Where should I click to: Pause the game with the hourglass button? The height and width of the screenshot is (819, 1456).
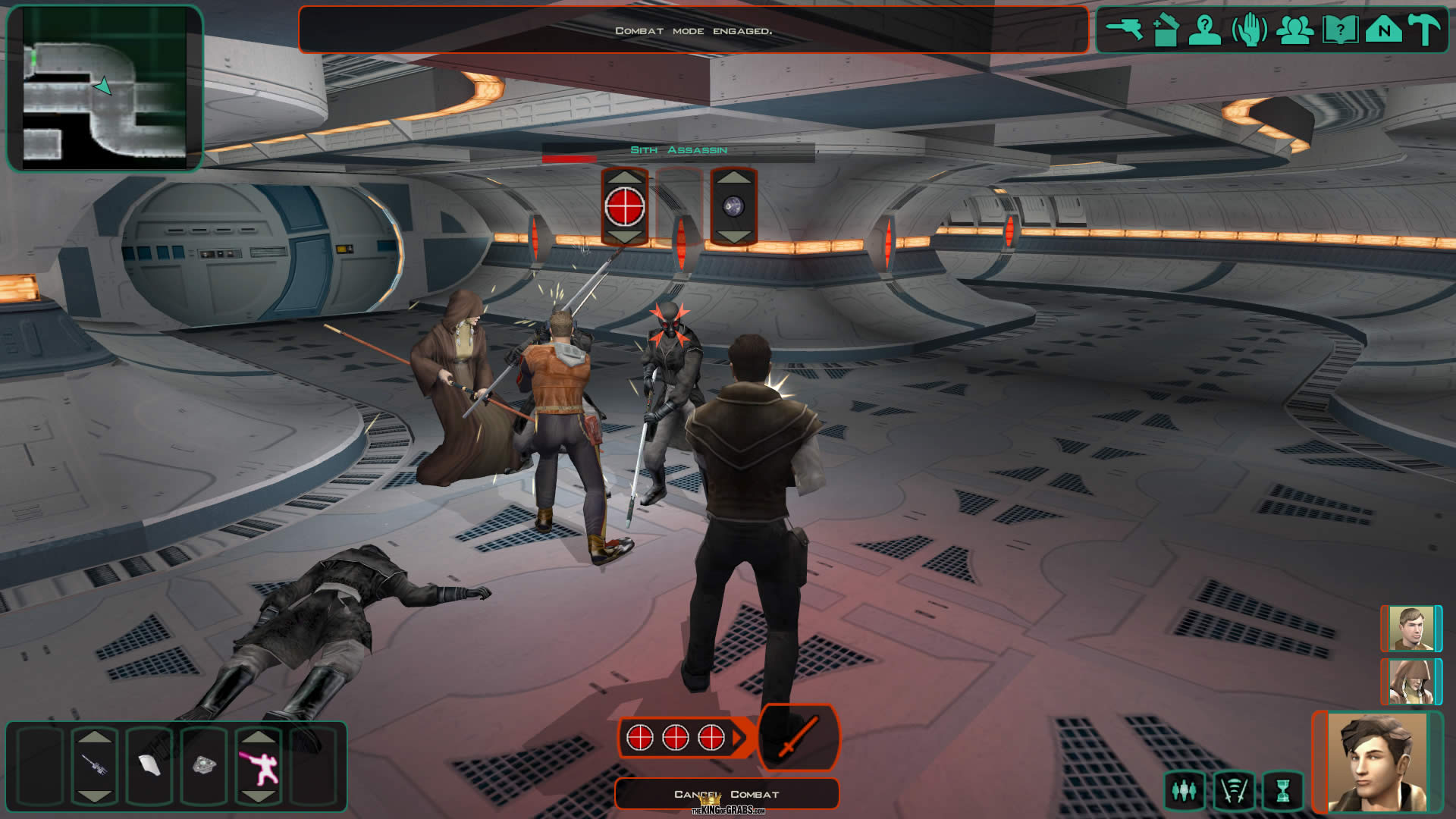[1282, 791]
